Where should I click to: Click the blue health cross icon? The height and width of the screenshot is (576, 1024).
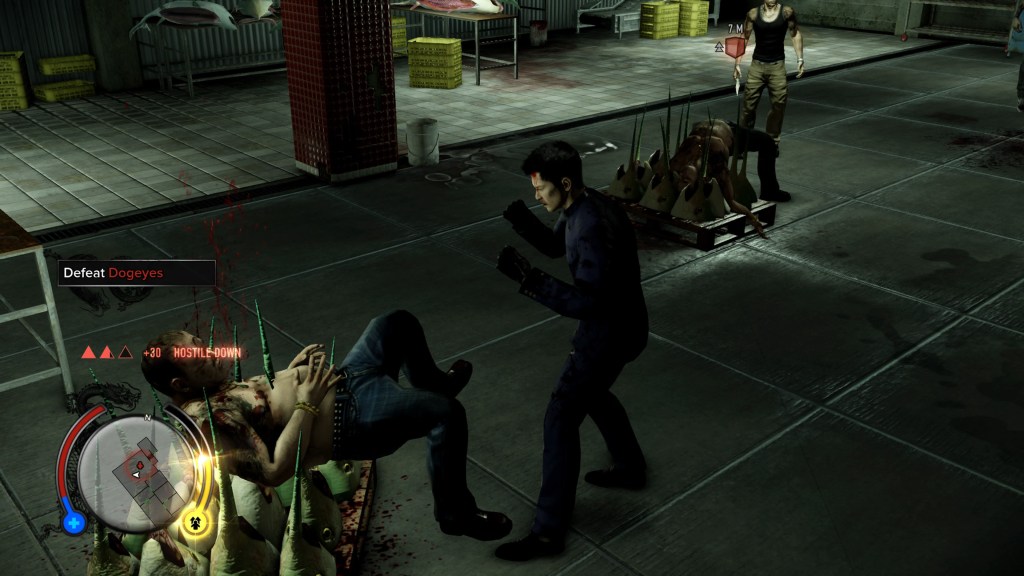point(73,522)
